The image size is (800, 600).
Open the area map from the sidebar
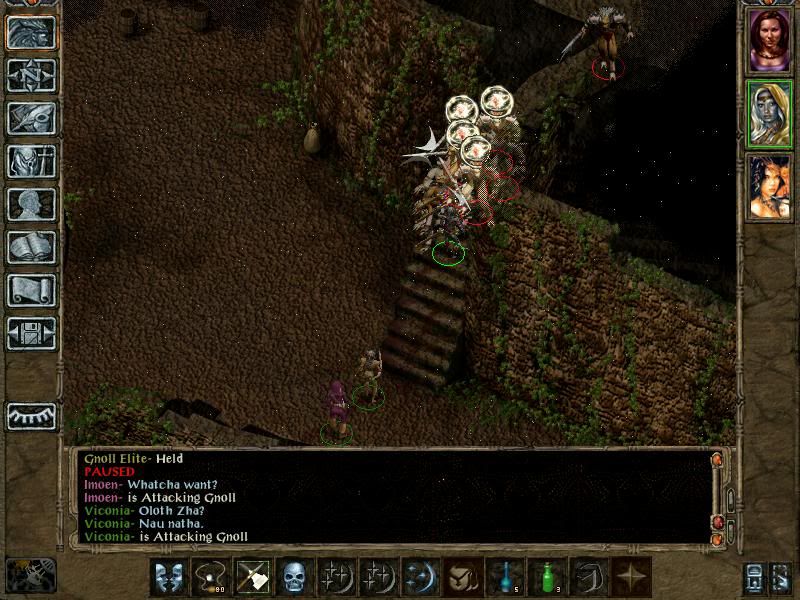pyautogui.click(x=31, y=75)
